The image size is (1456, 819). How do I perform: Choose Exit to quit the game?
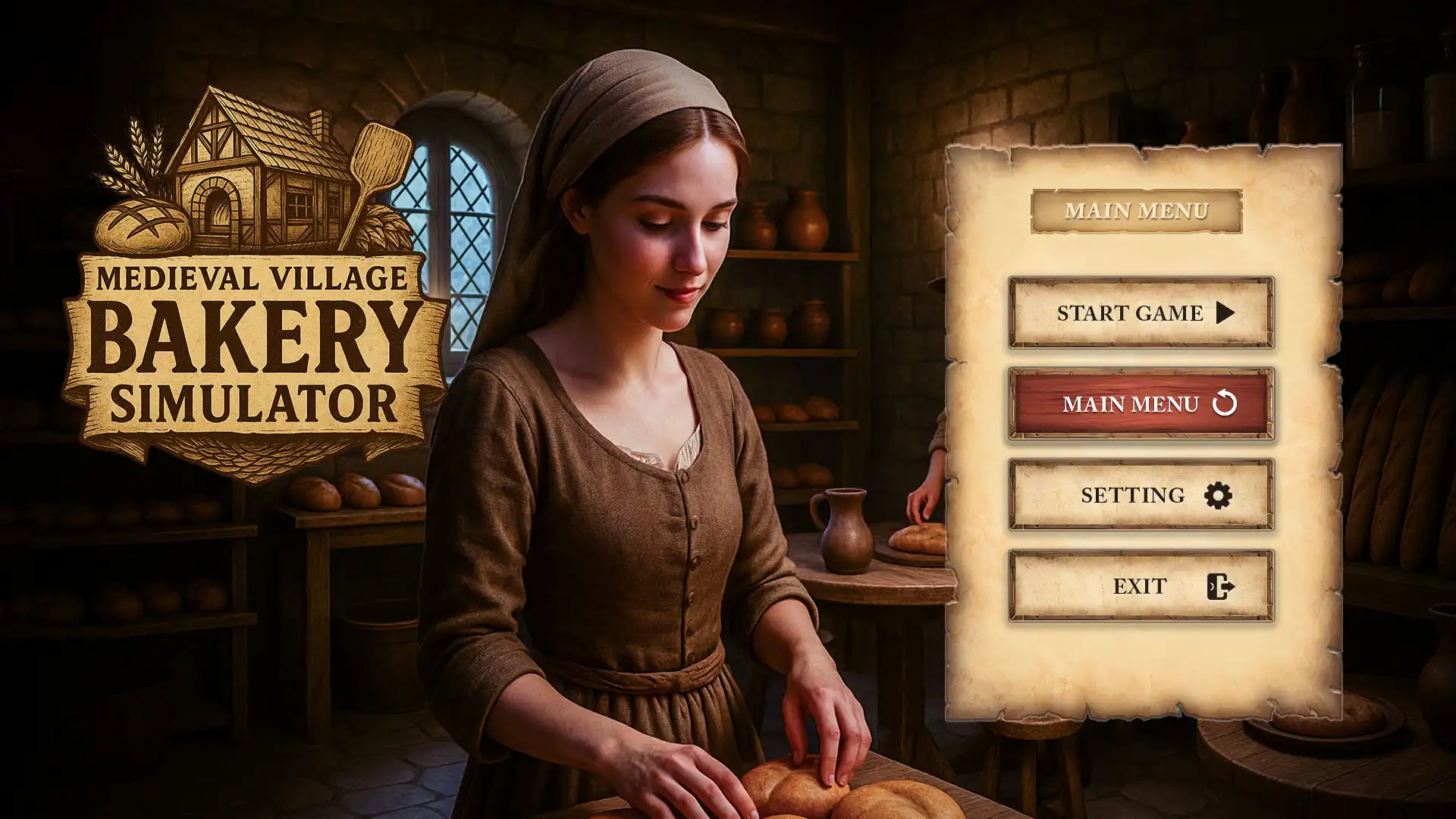(x=1141, y=585)
